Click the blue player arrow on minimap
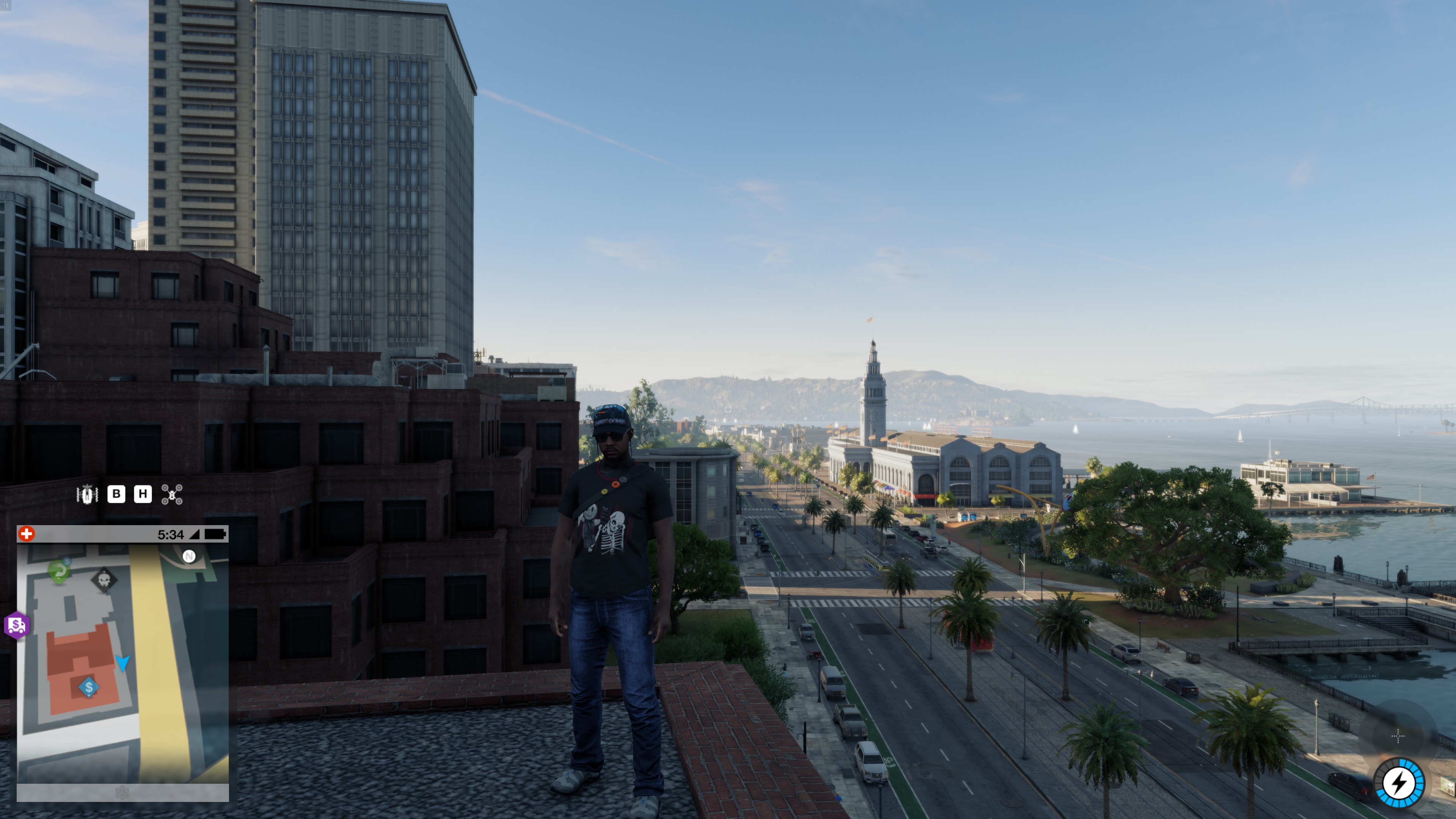This screenshot has height=819, width=1456. click(122, 662)
